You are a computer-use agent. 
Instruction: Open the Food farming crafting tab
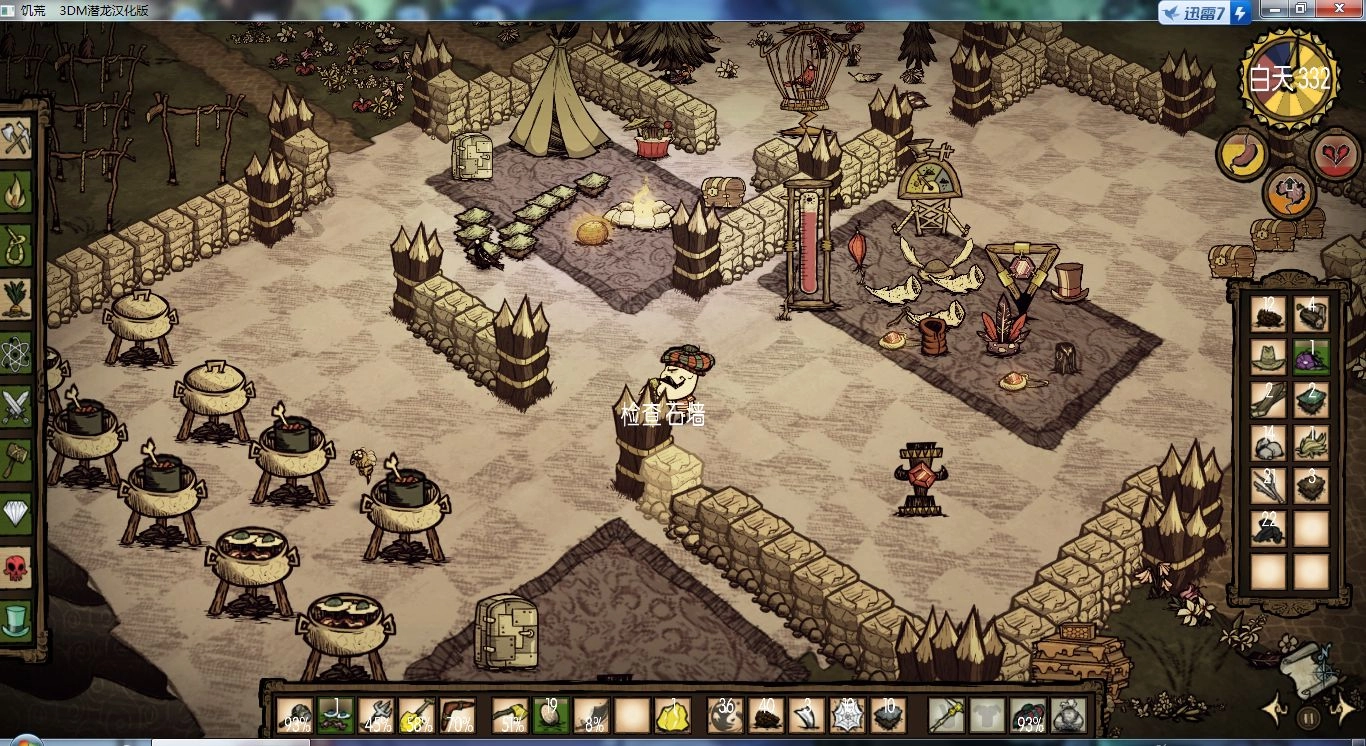point(17,298)
